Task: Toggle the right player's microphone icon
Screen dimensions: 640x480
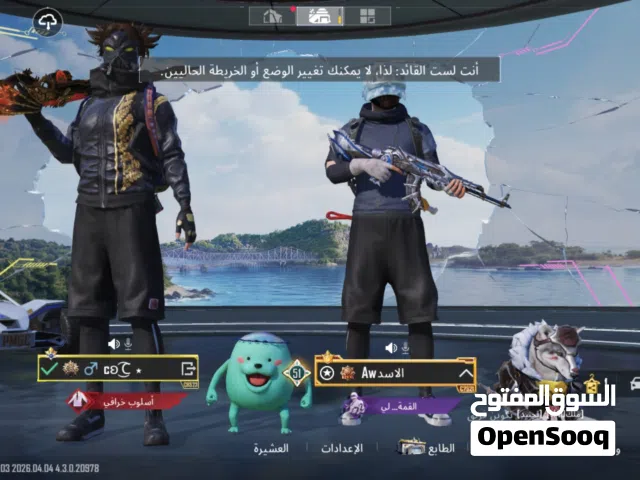Action: coord(405,347)
